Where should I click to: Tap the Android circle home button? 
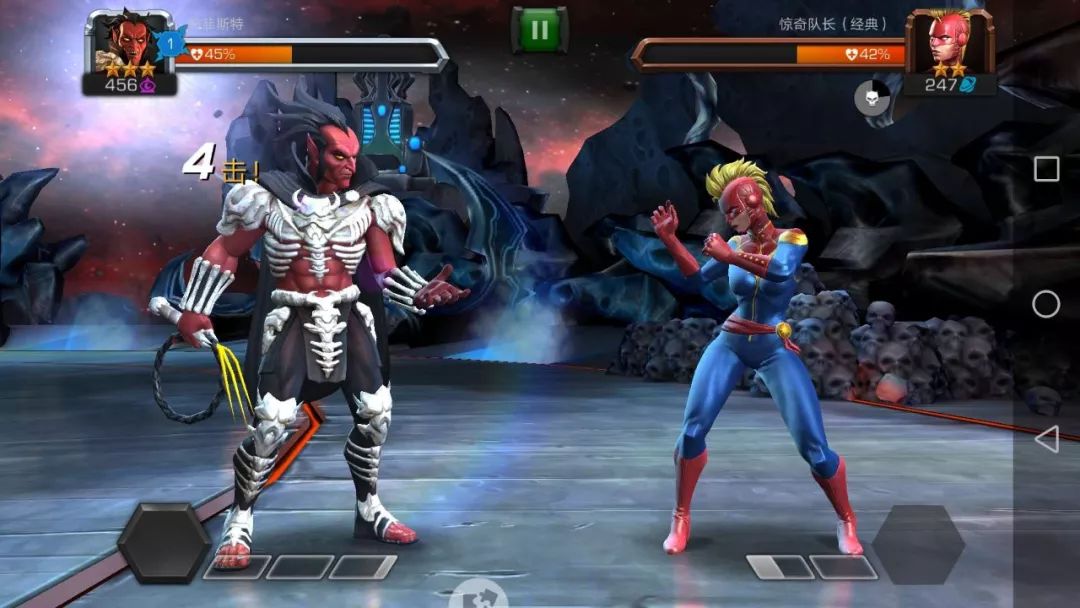pyautogui.click(x=1046, y=304)
